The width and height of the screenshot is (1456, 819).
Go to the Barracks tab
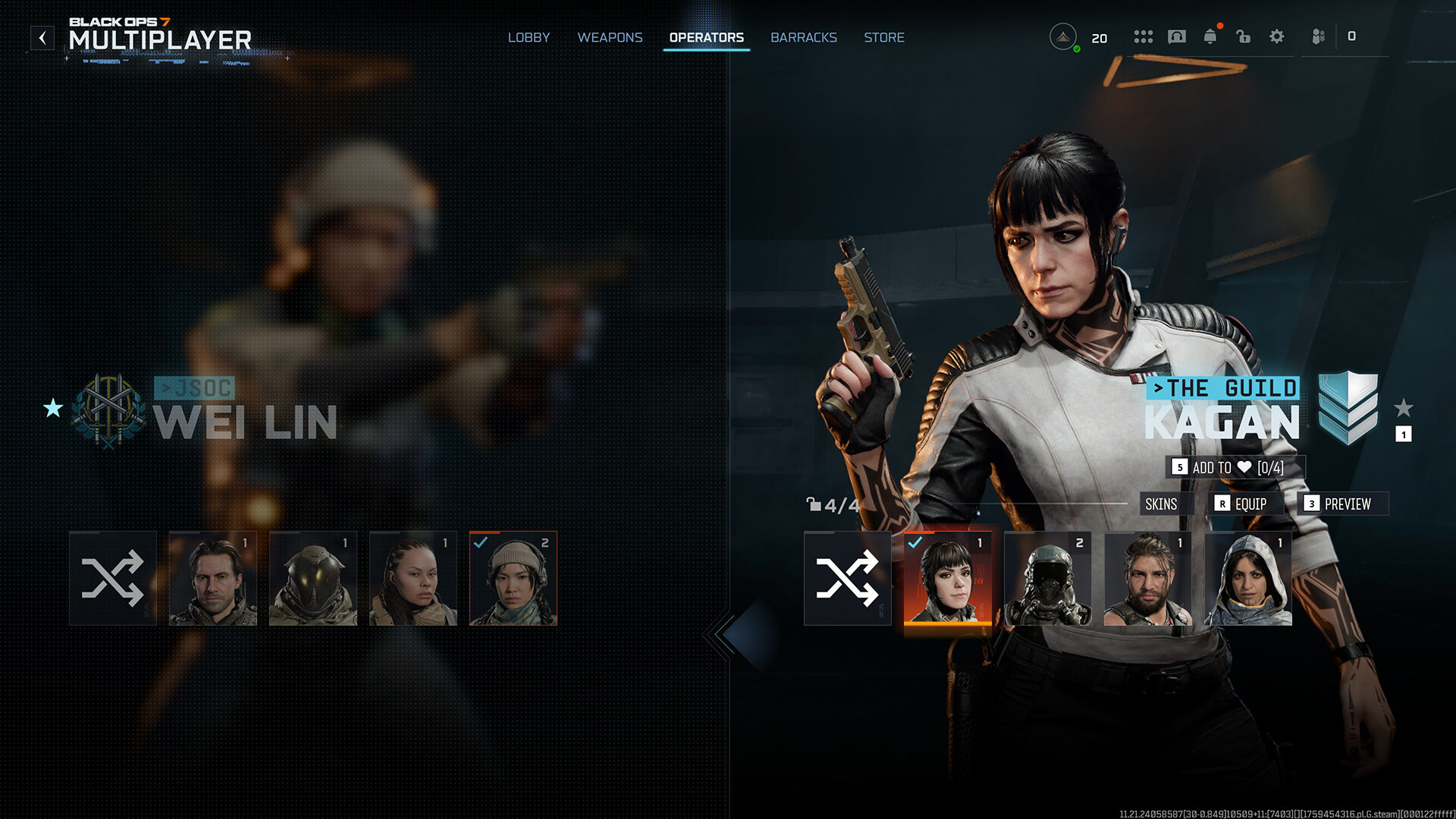pos(803,37)
